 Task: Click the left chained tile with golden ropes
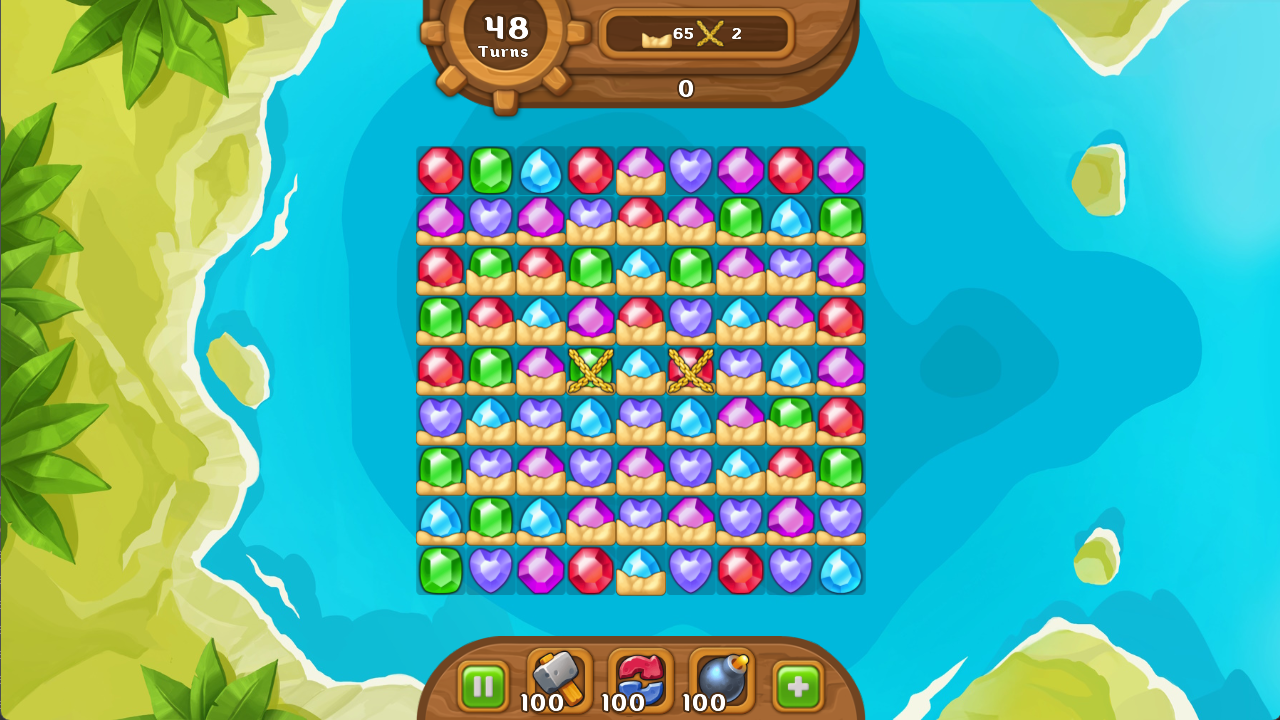tap(590, 370)
